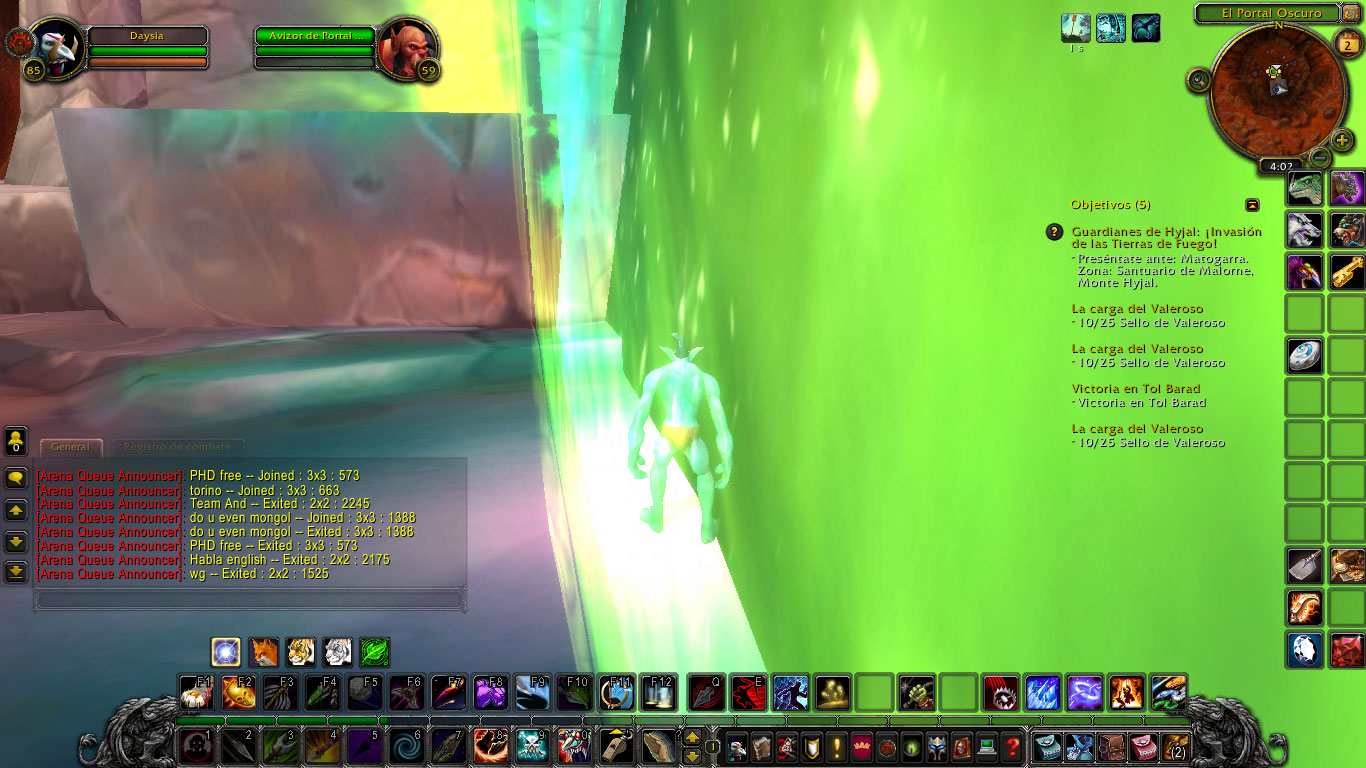Image resolution: width=1366 pixels, height=768 pixels.
Task: Open the Dungeon Finder eye icon
Action: coord(911,746)
